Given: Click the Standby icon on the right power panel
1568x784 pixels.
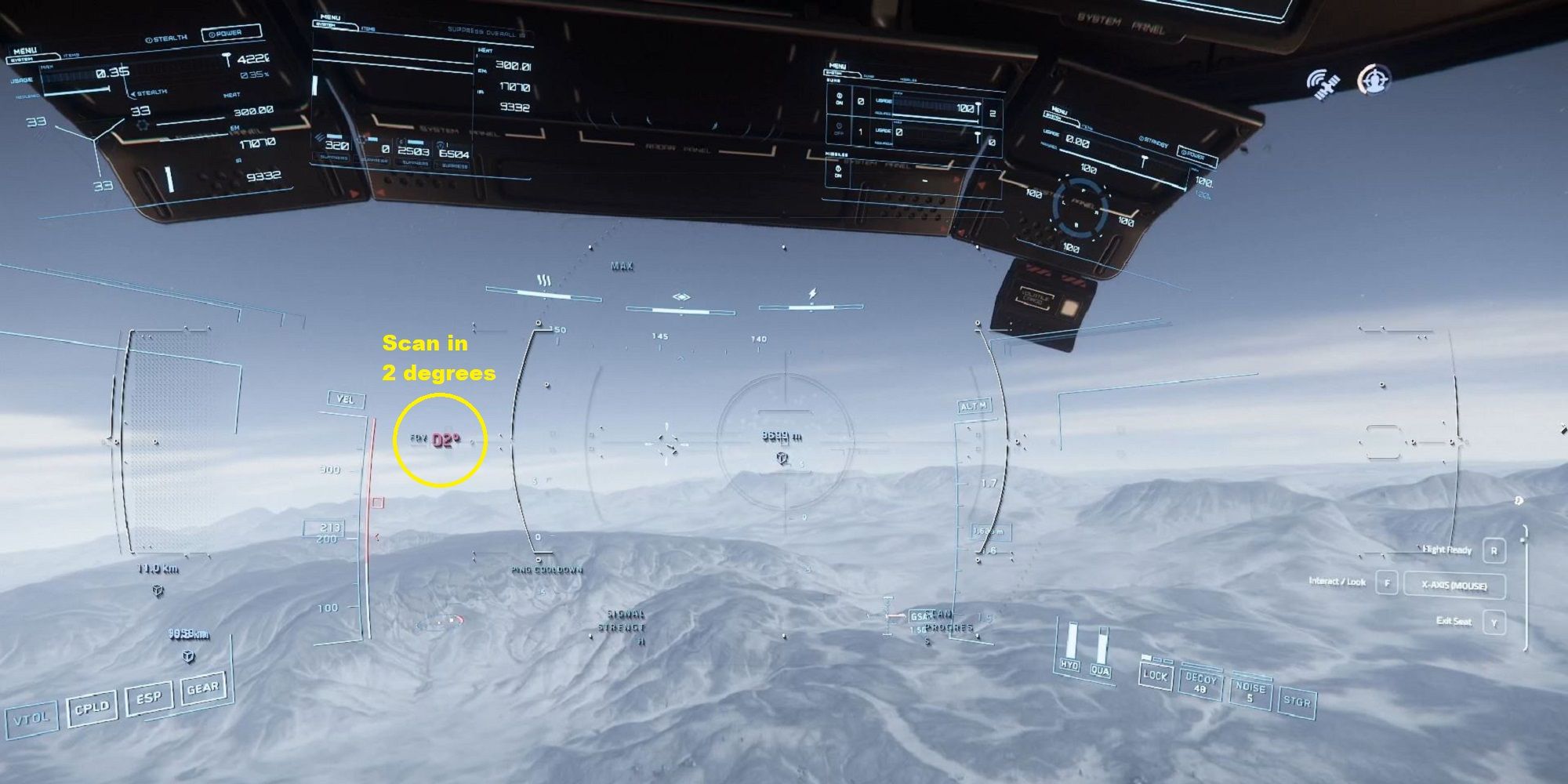Looking at the screenshot, I should click(x=1142, y=139).
